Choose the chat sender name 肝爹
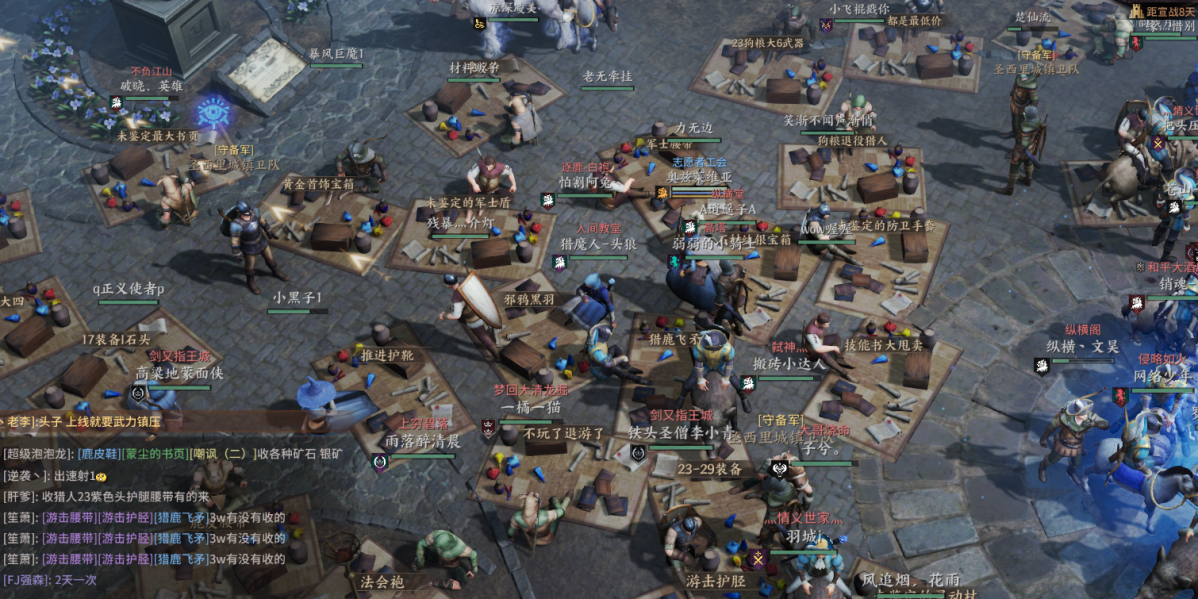 pyautogui.click(x=19, y=497)
